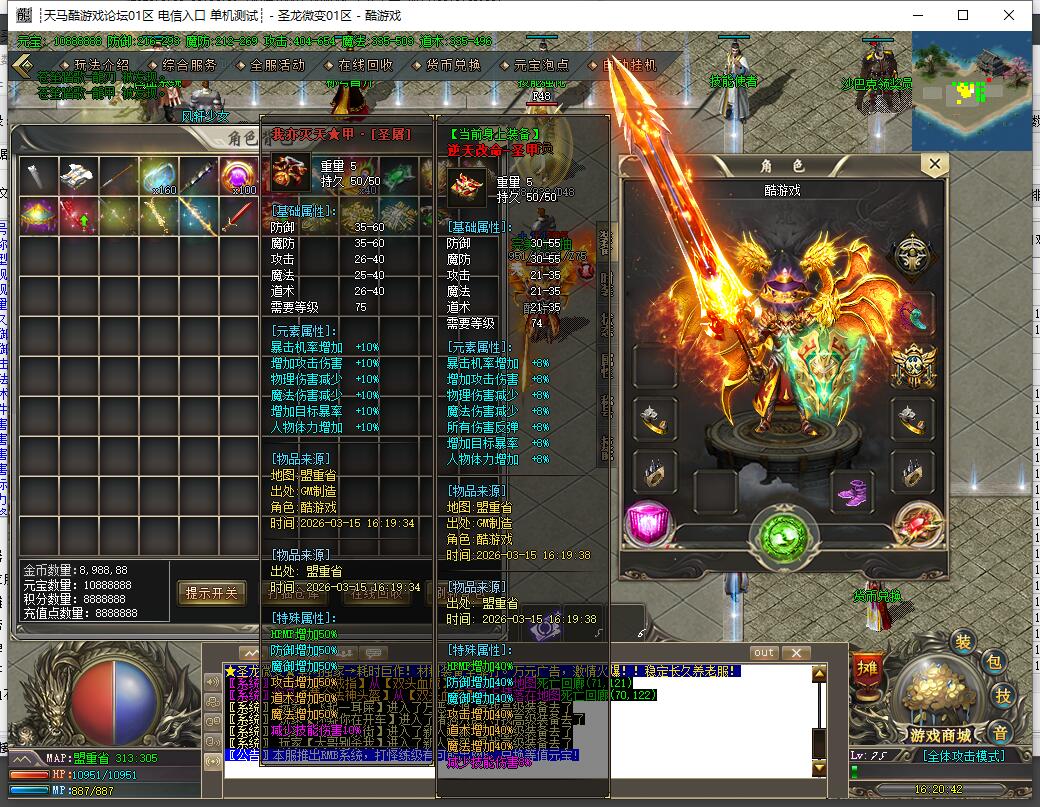
Task: Open the red 摊 stall banner
Action: (865, 673)
